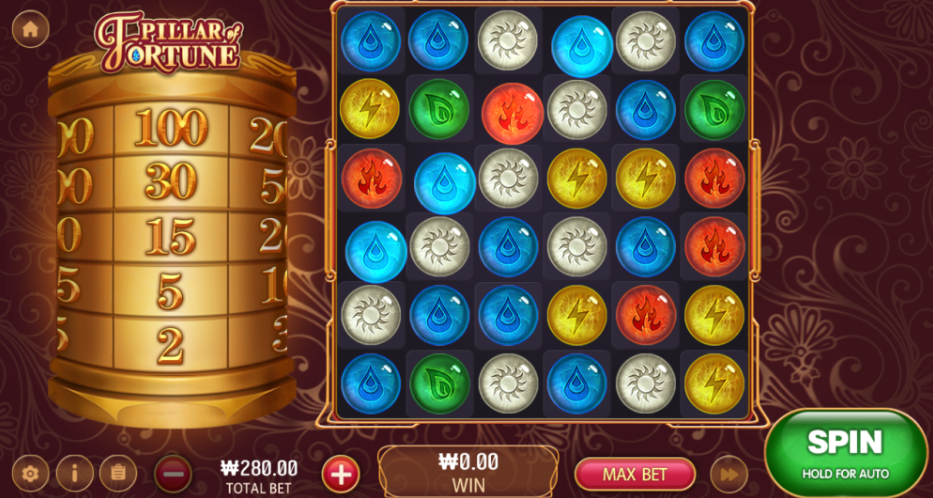Return to lobby via the home icon

[x=30, y=30]
